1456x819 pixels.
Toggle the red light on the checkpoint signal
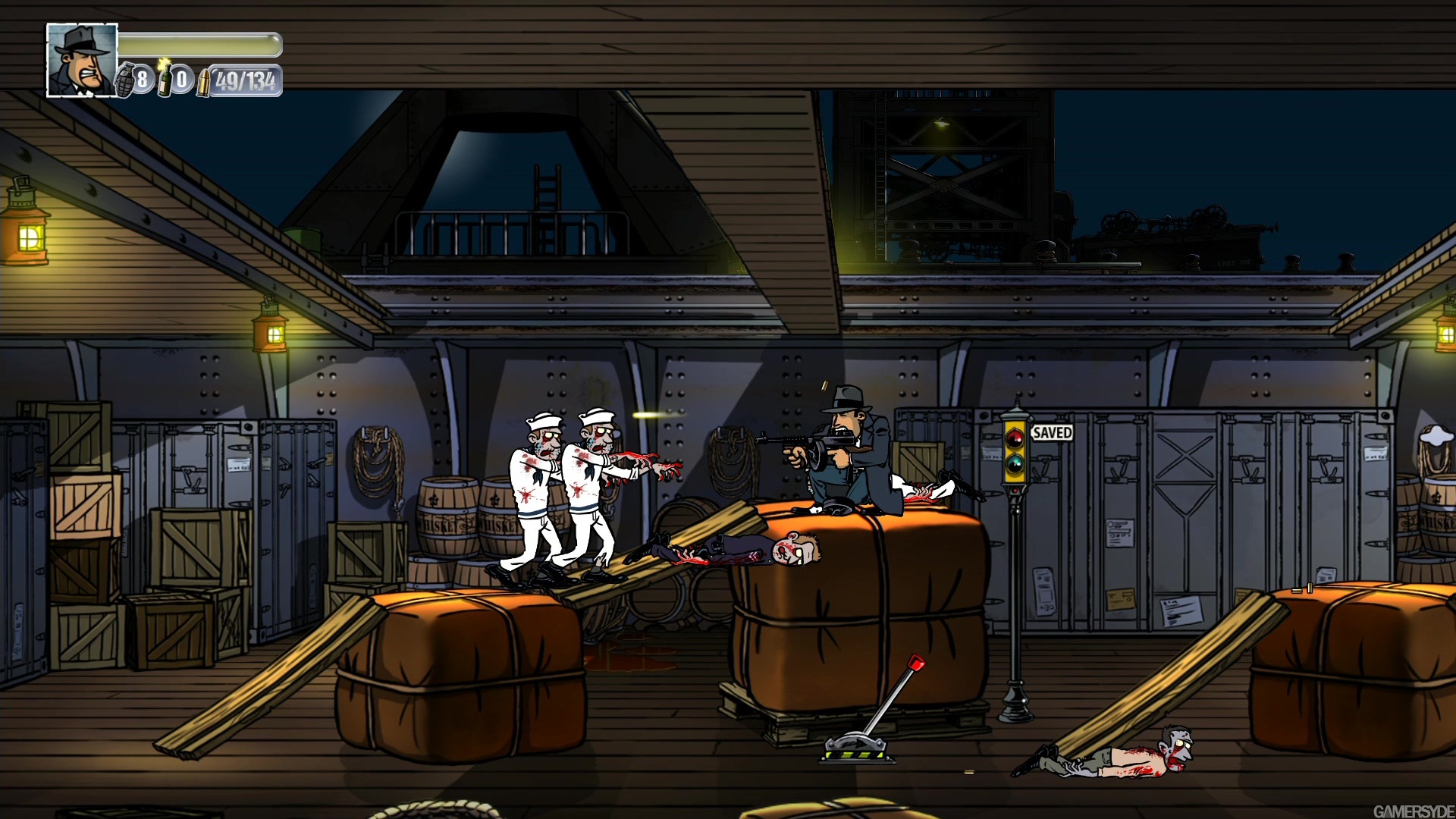pyautogui.click(x=1015, y=438)
